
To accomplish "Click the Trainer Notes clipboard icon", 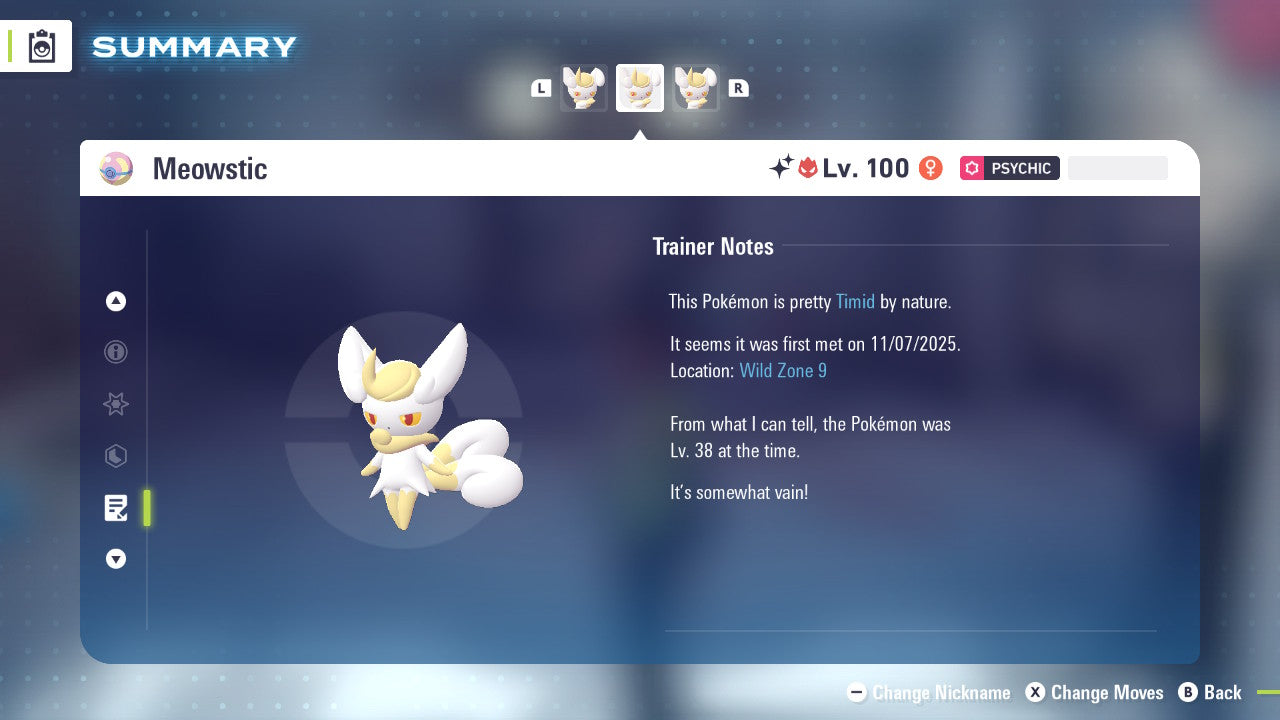I will click(116, 508).
